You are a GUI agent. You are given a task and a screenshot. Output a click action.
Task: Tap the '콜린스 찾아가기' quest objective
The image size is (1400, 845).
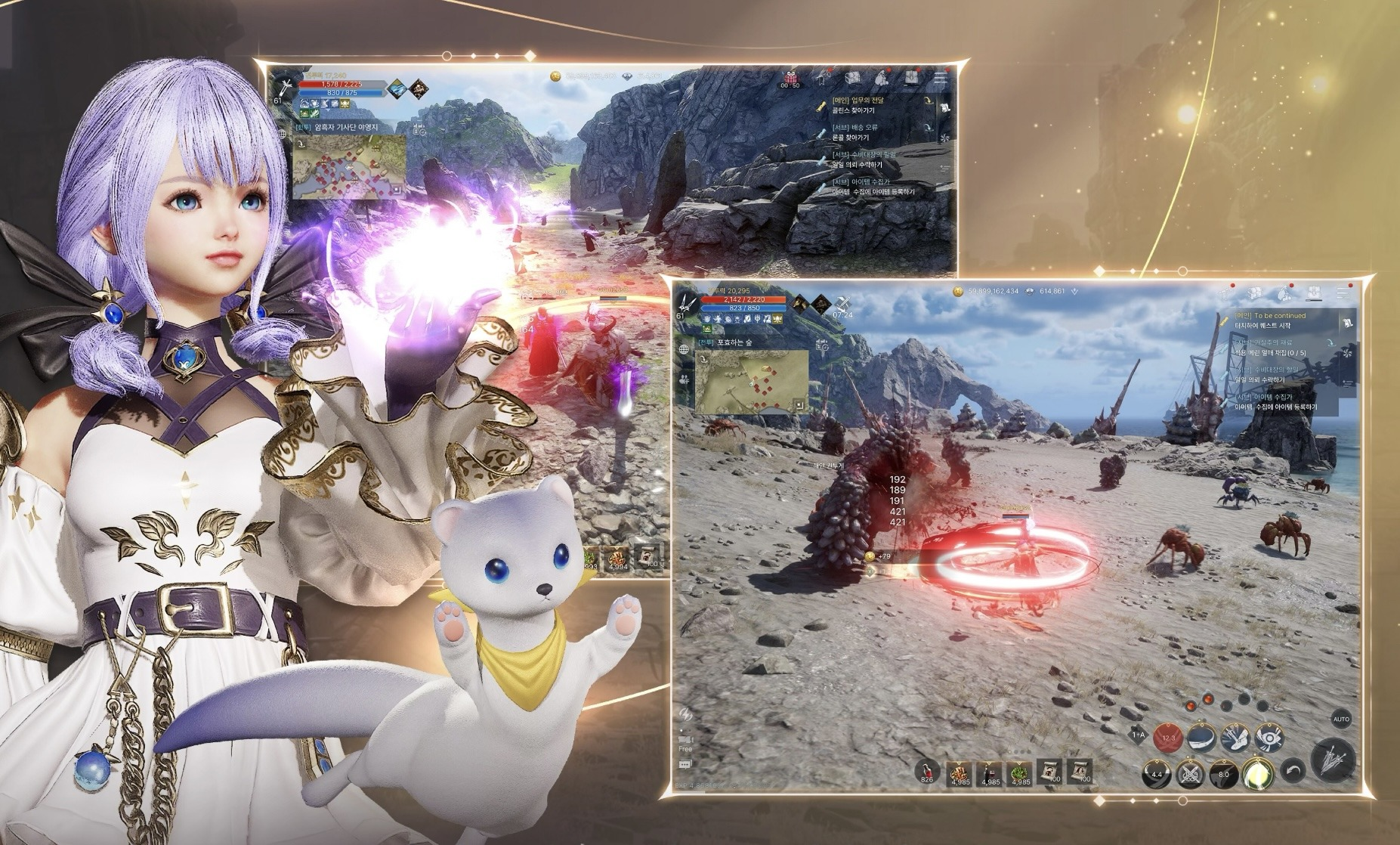pos(853,109)
